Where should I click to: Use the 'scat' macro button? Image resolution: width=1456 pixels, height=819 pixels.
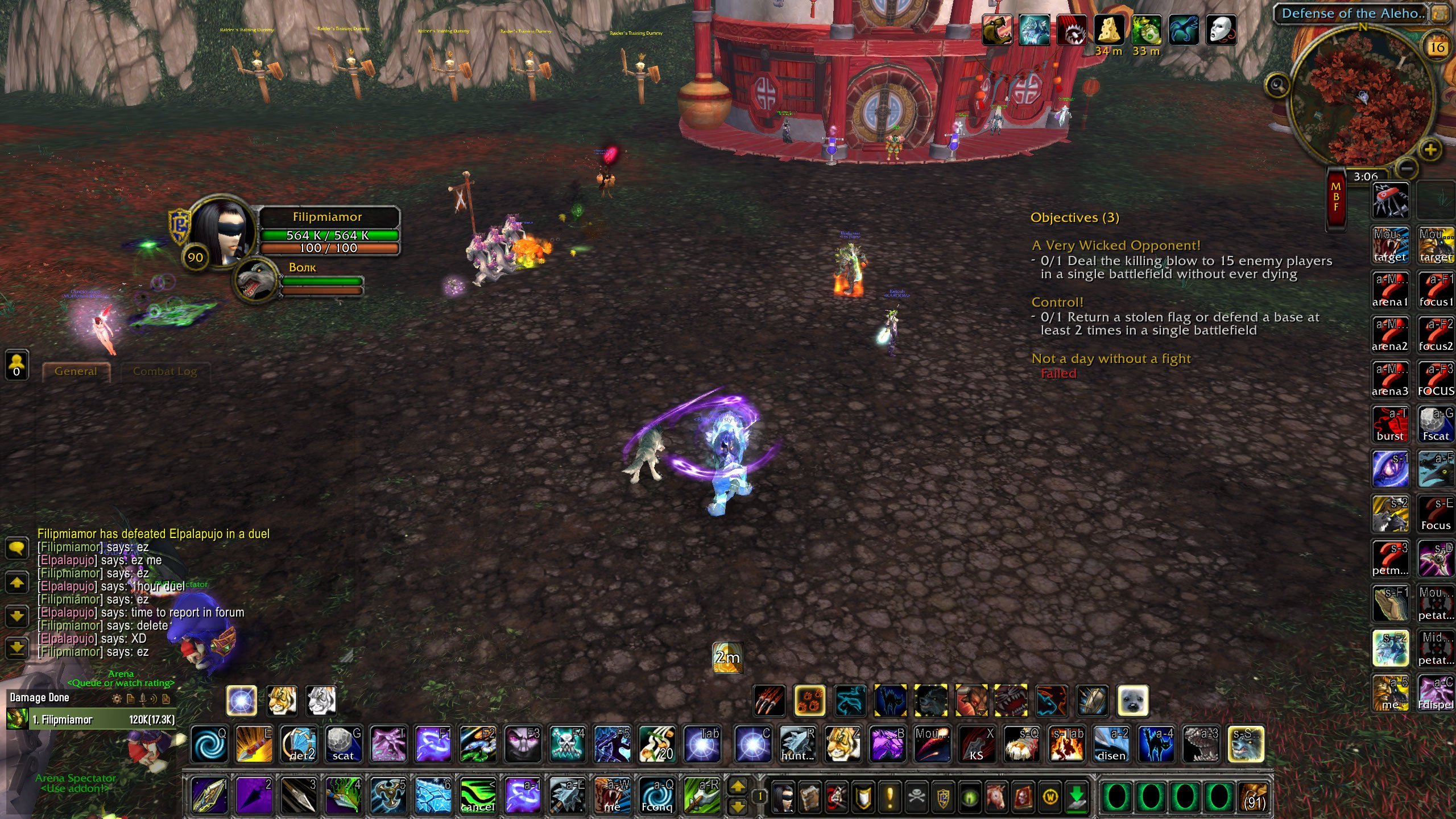pos(344,744)
